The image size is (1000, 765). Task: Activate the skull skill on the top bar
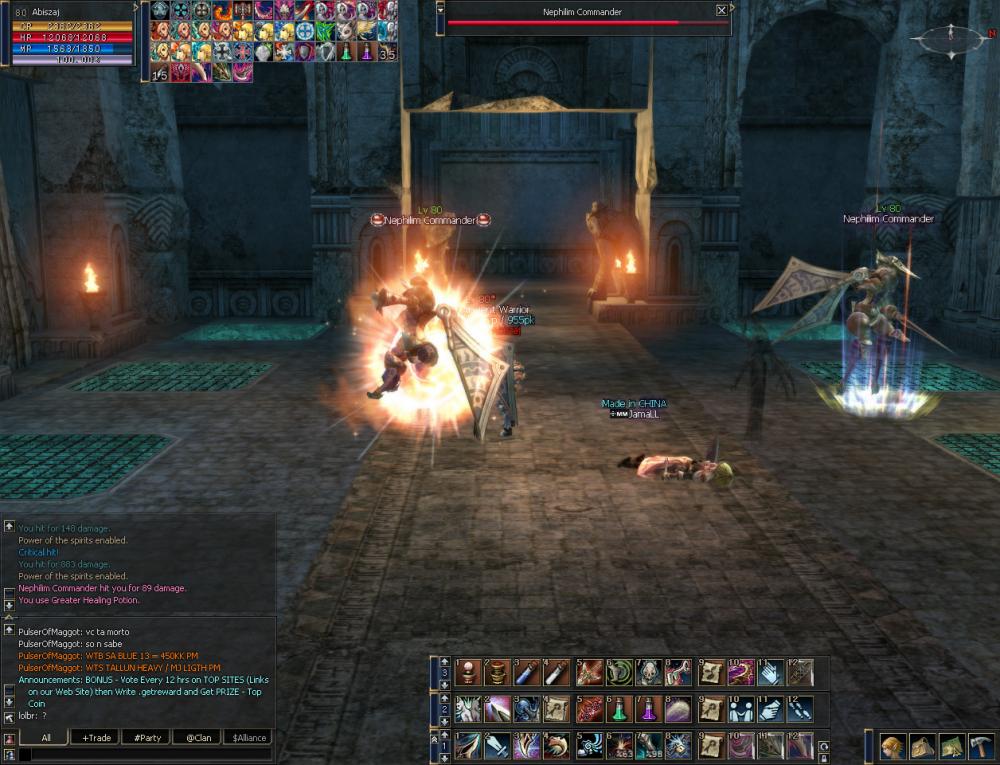(649, 672)
